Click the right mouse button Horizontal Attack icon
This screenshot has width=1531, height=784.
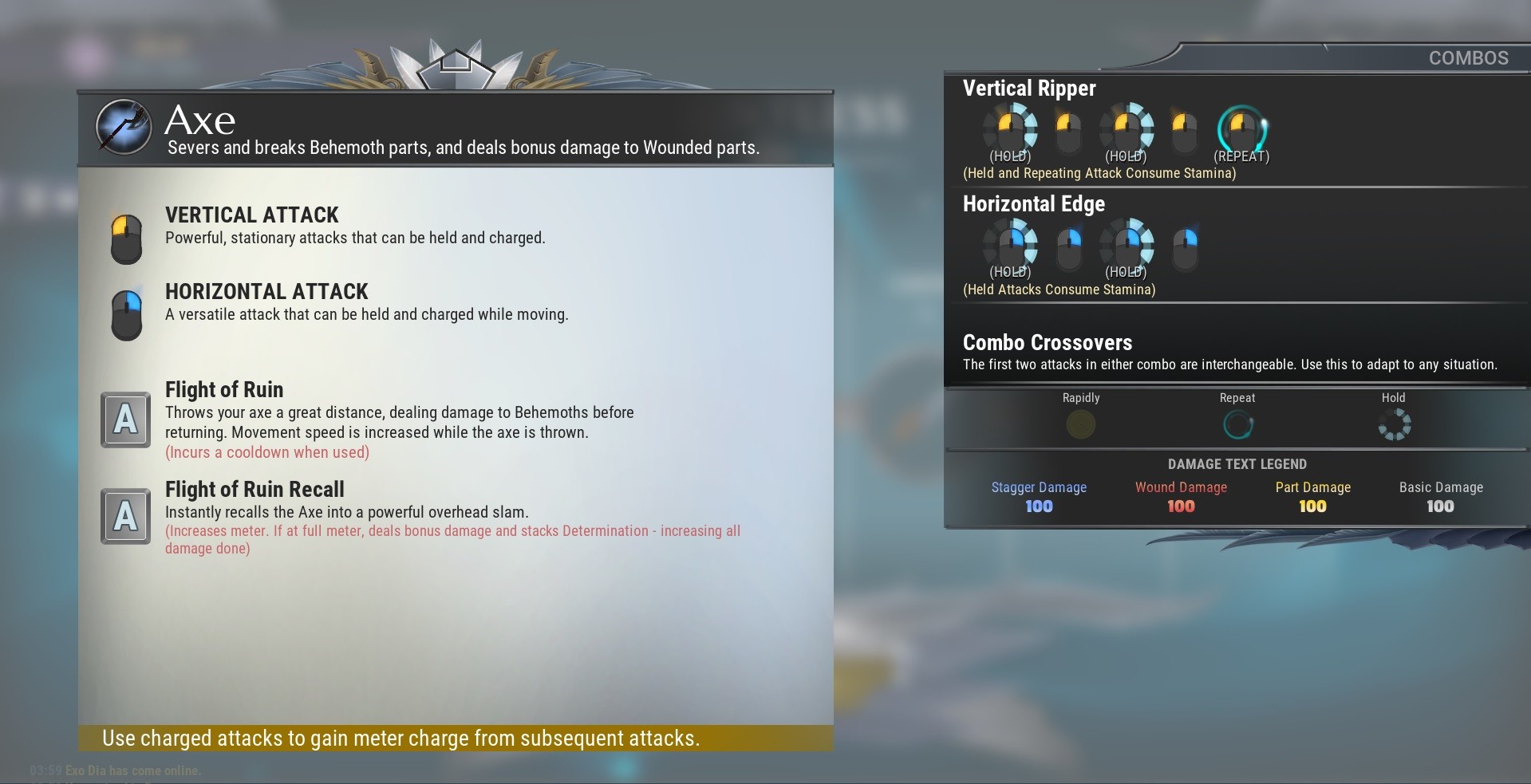126,314
